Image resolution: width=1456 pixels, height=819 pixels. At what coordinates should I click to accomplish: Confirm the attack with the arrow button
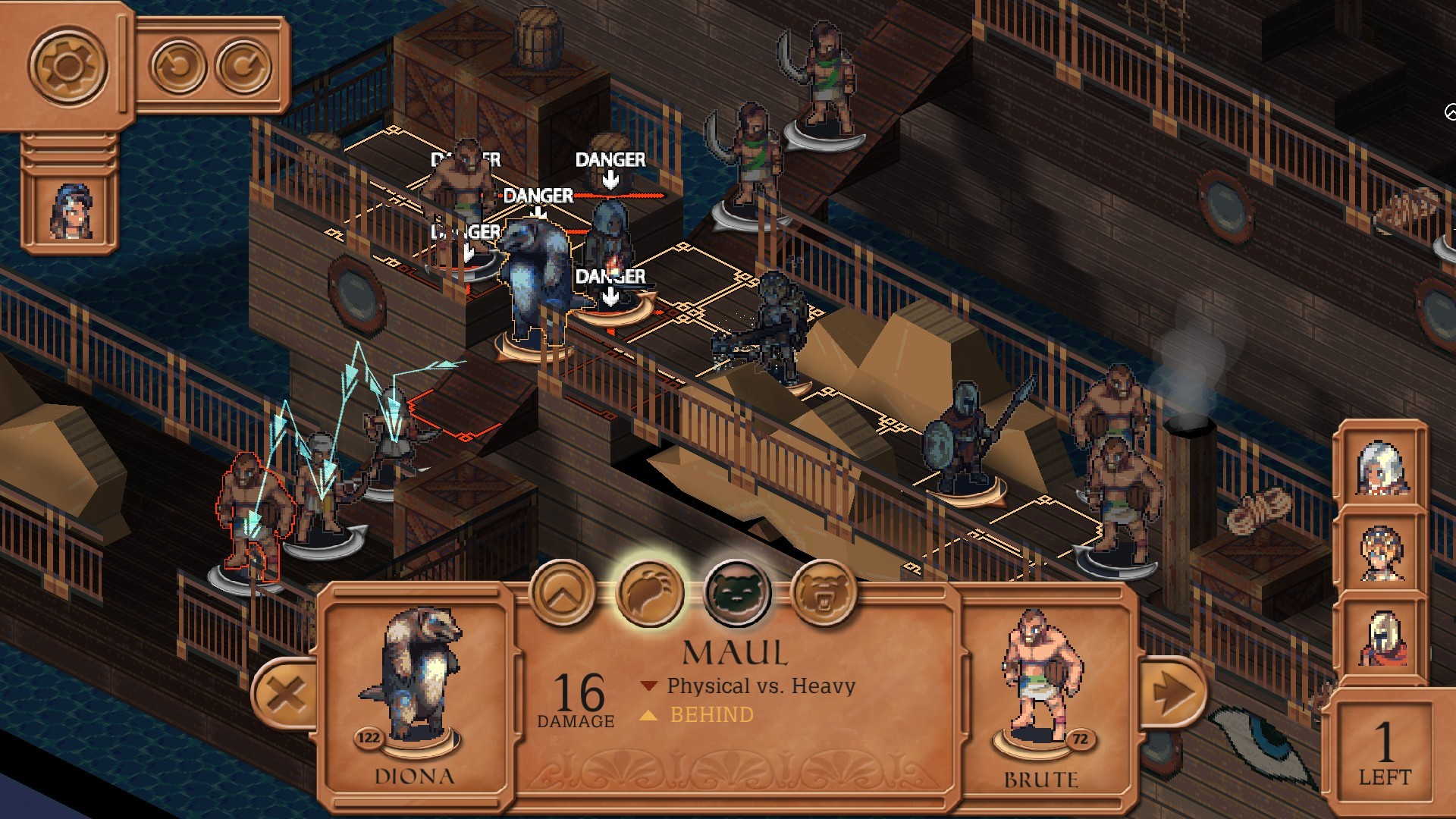pyautogui.click(x=1172, y=692)
